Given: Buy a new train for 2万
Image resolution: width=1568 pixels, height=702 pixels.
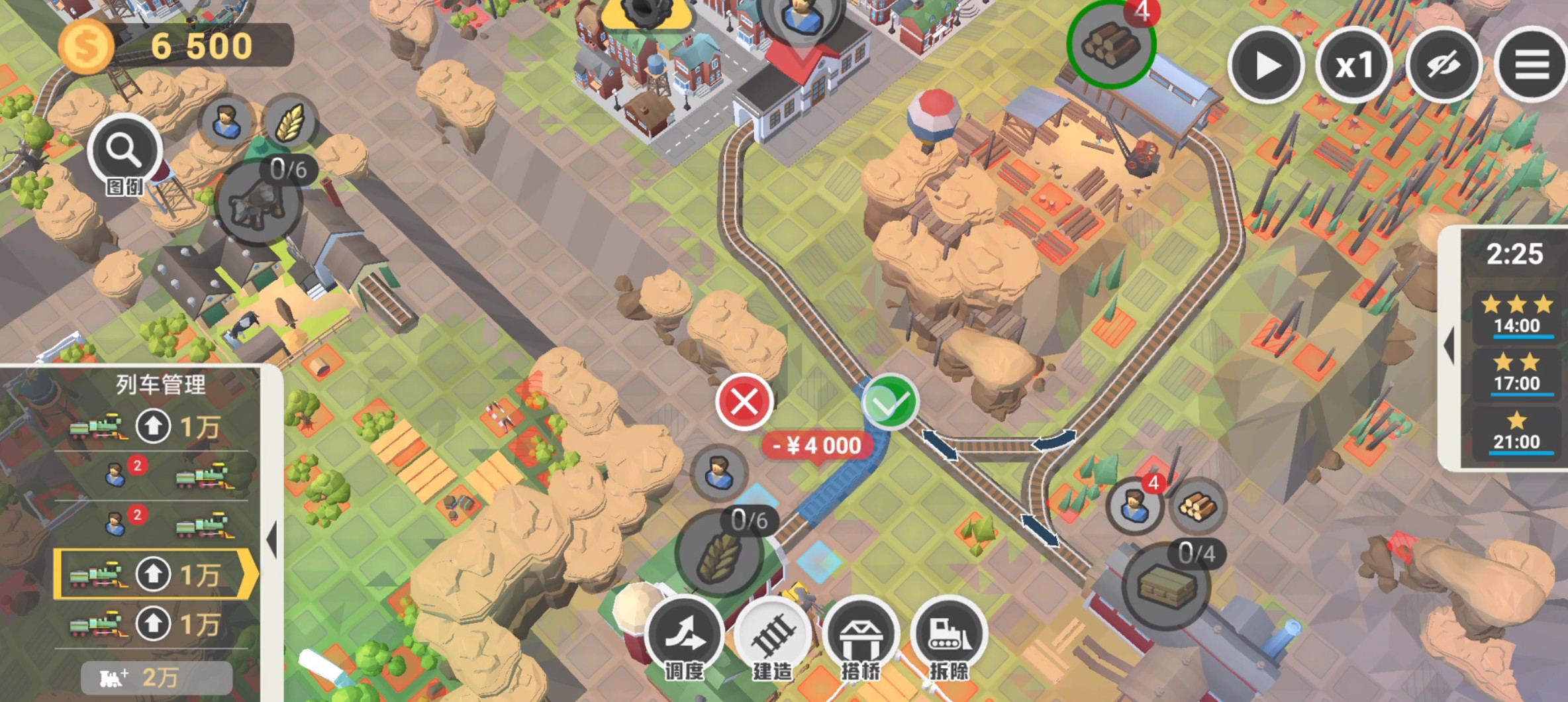Looking at the screenshot, I should tap(156, 677).
